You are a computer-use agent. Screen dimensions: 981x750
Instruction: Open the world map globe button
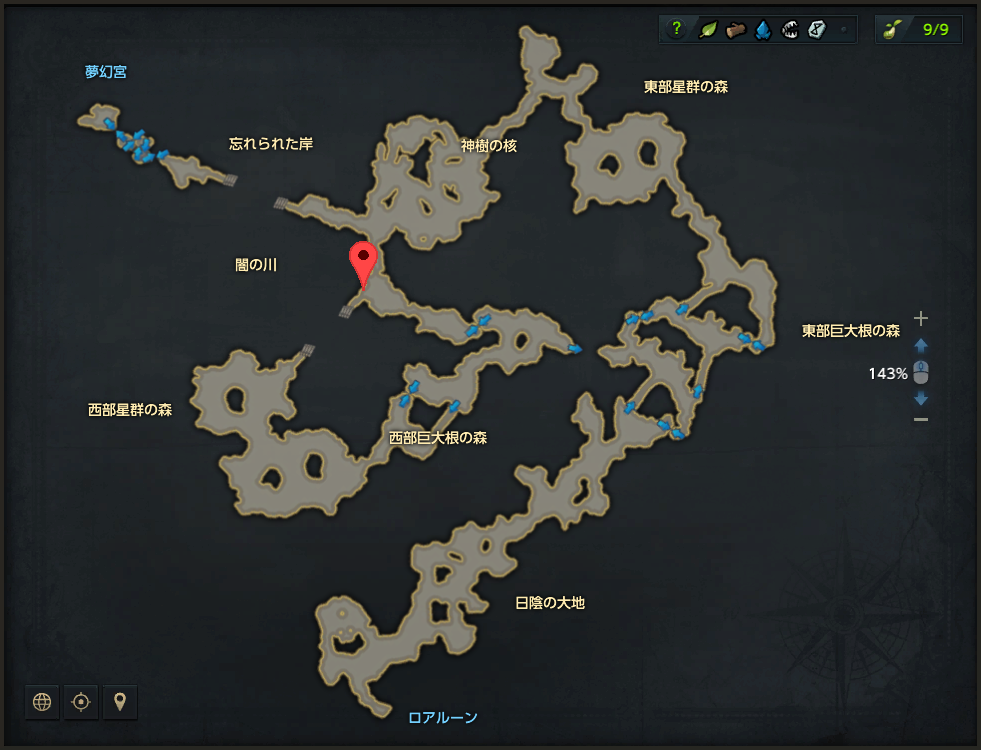pos(42,702)
